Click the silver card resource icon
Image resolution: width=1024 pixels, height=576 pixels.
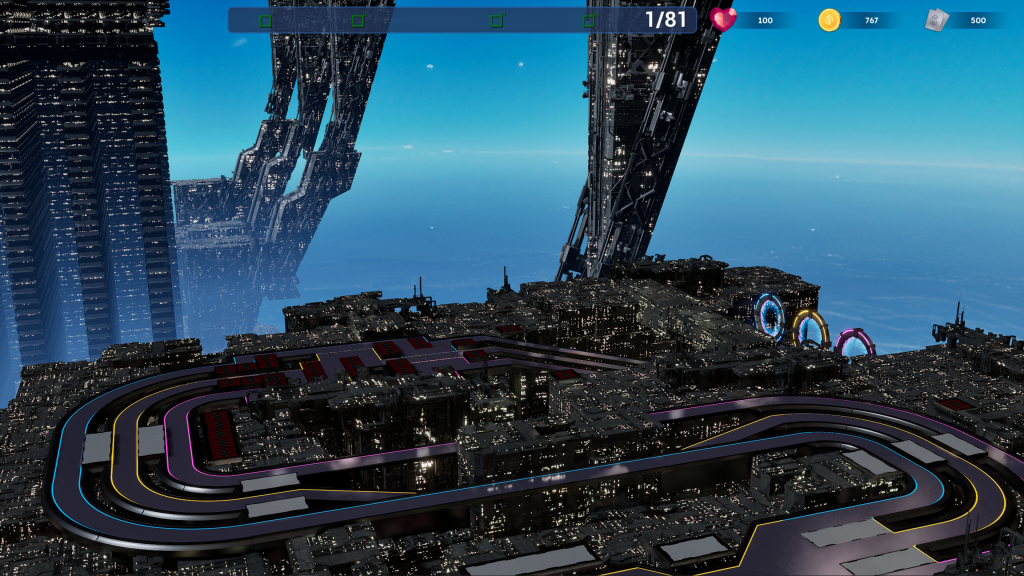point(935,20)
